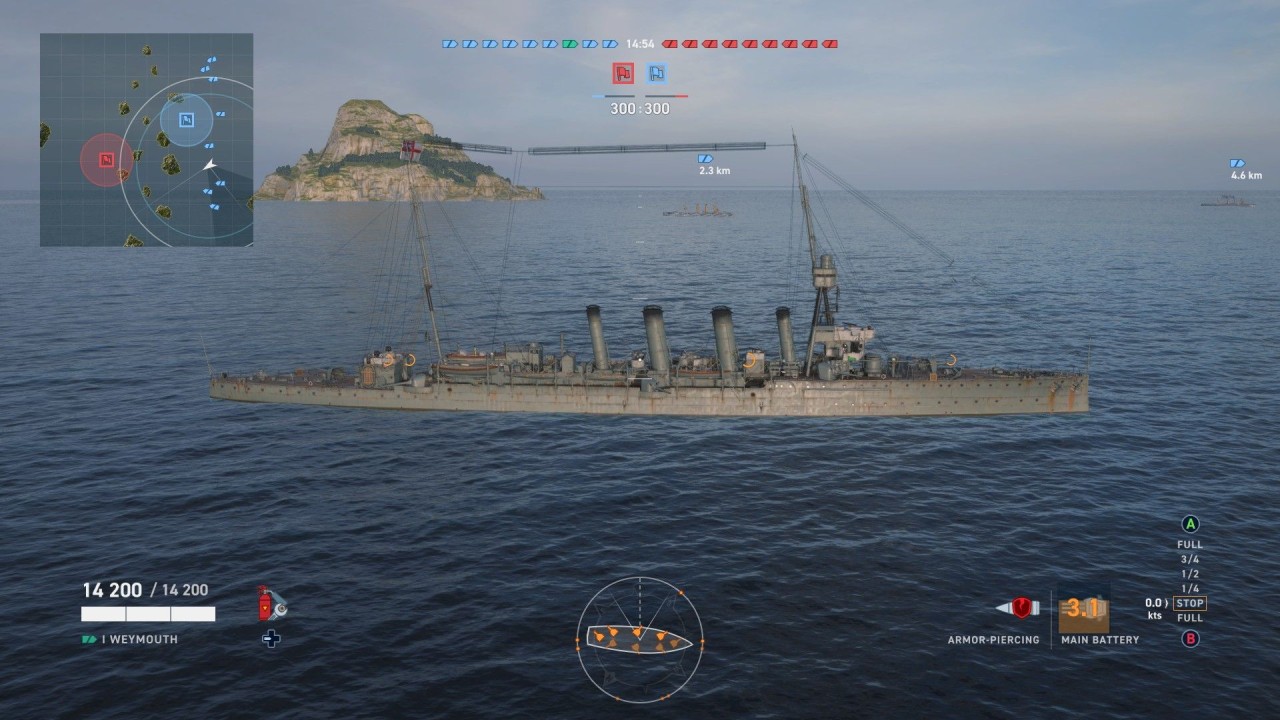Viewport: 1280px width, 720px height.
Task: Click the main battery reload icon
Action: click(1083, 609)
